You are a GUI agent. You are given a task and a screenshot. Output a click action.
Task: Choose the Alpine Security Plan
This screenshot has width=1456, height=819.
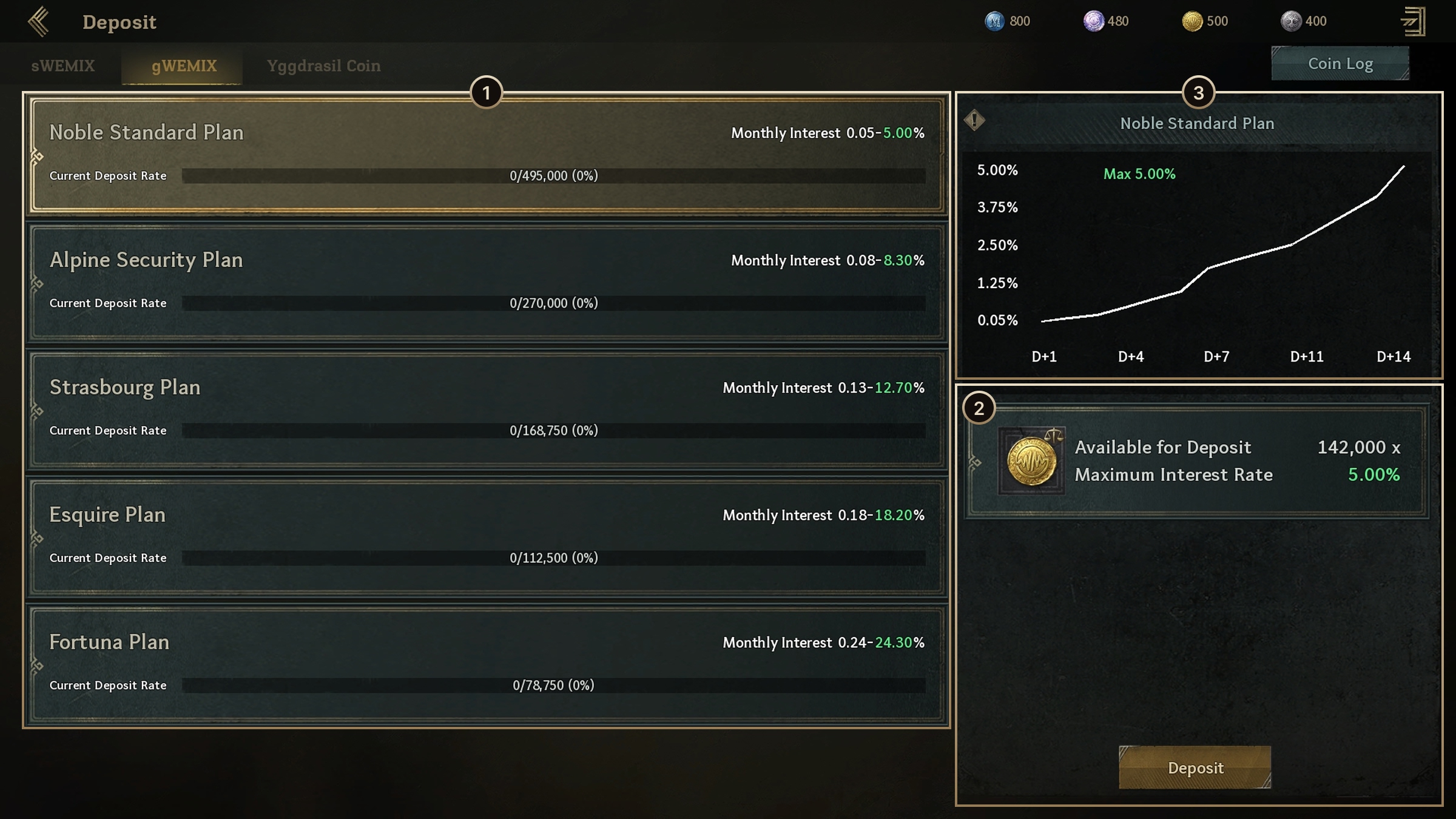coord(486,281)
